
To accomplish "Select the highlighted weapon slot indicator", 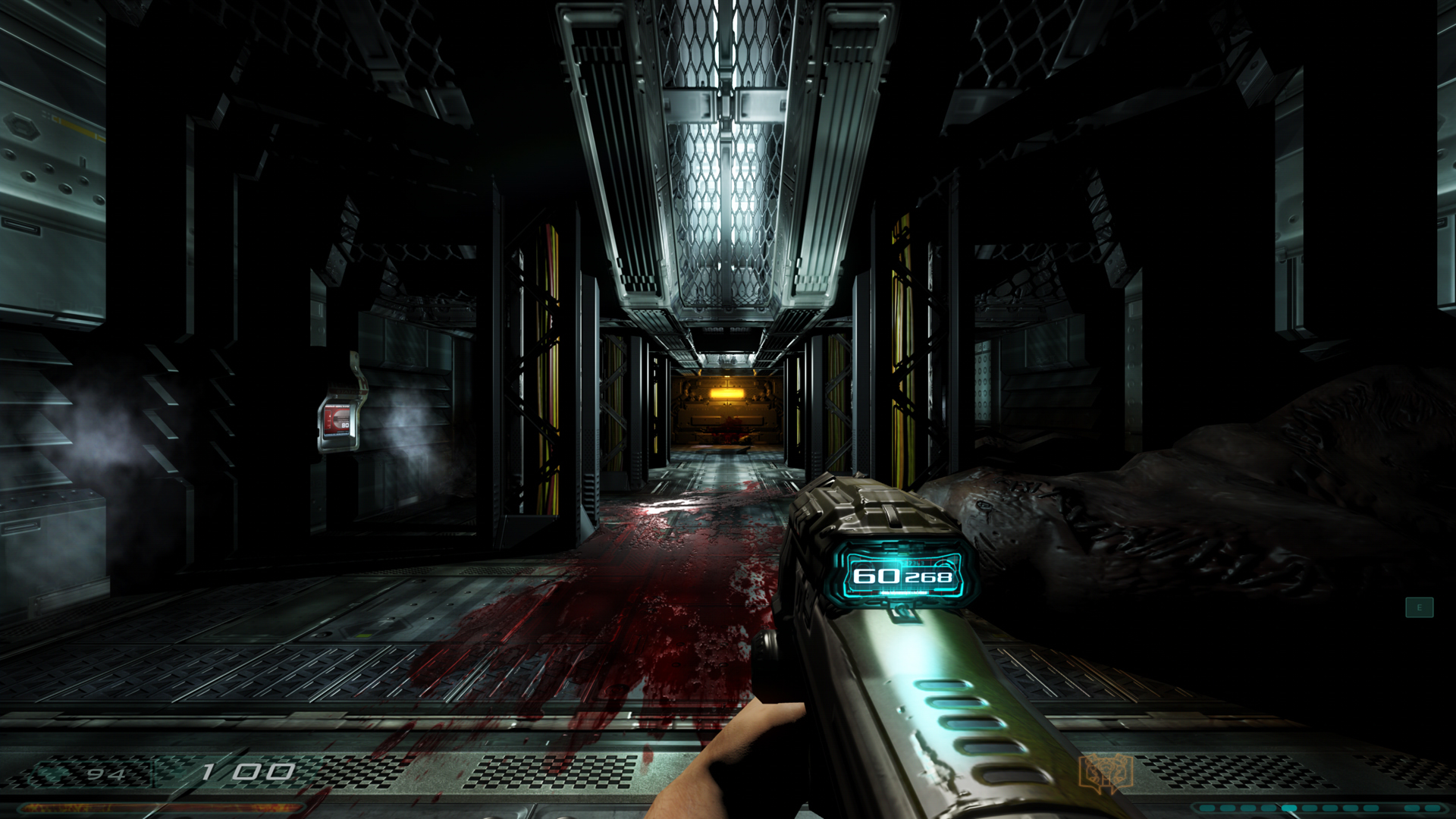I will click(1288, 808).
